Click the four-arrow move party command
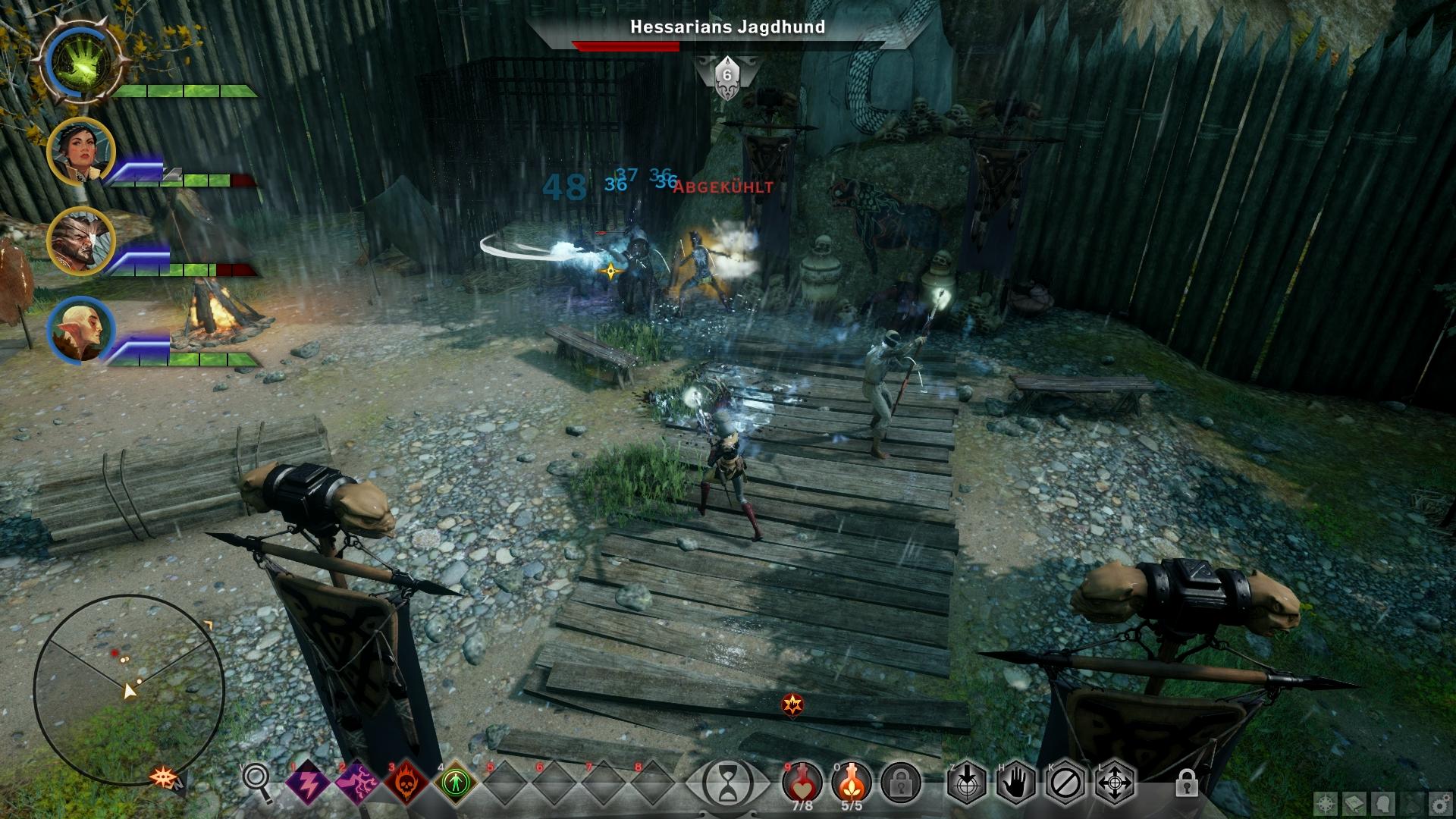 [x=1114, y=781]
